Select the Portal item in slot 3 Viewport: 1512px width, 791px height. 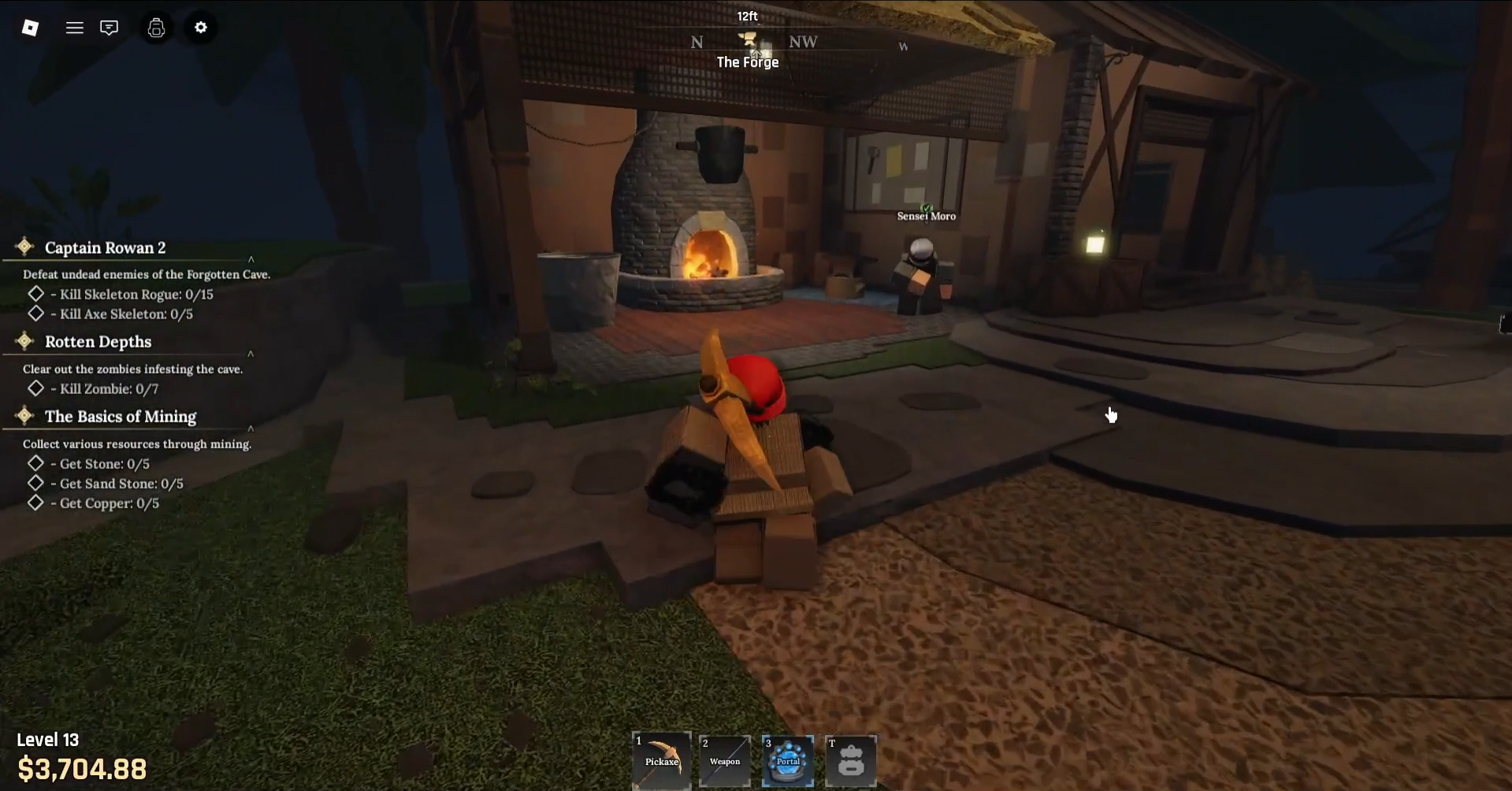pos(788,761)
